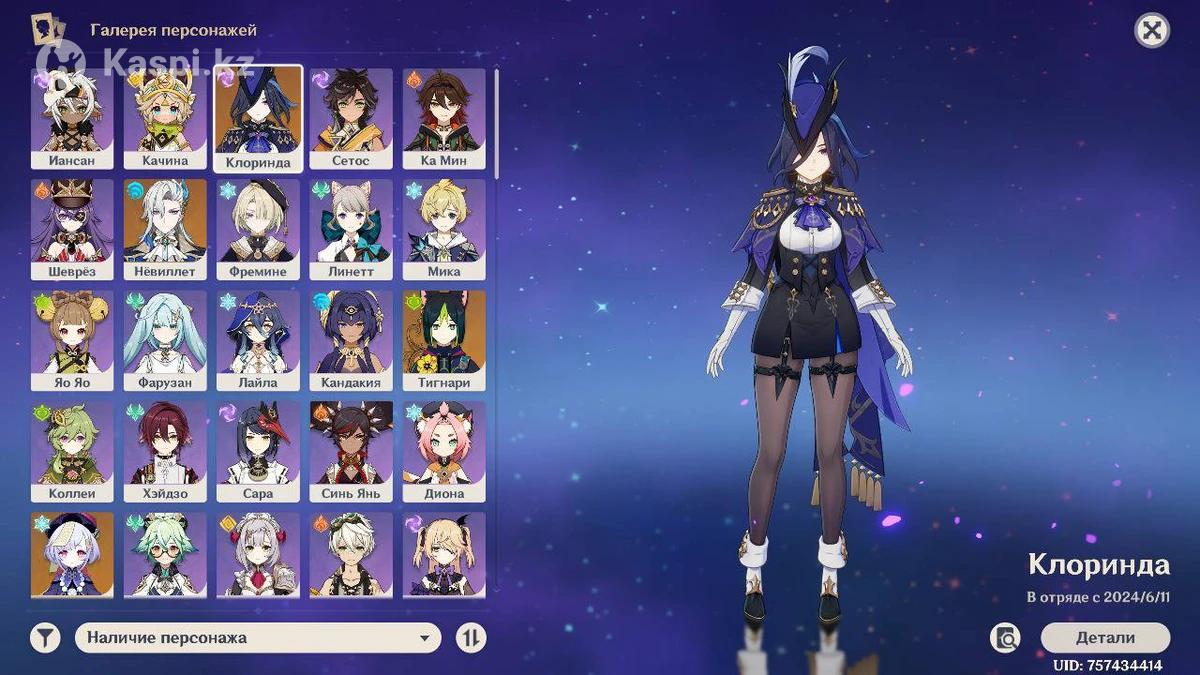Select the Коллеи character tile
The width and height of the screenshot is (1200, 675).
[x=72, y=451]
